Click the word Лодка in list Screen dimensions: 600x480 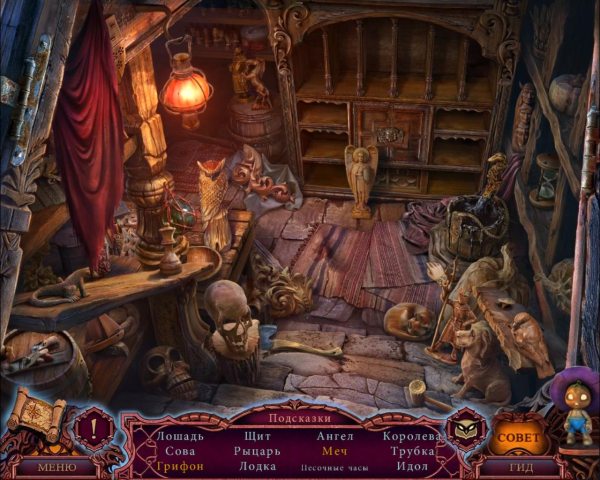pos(259,466)
